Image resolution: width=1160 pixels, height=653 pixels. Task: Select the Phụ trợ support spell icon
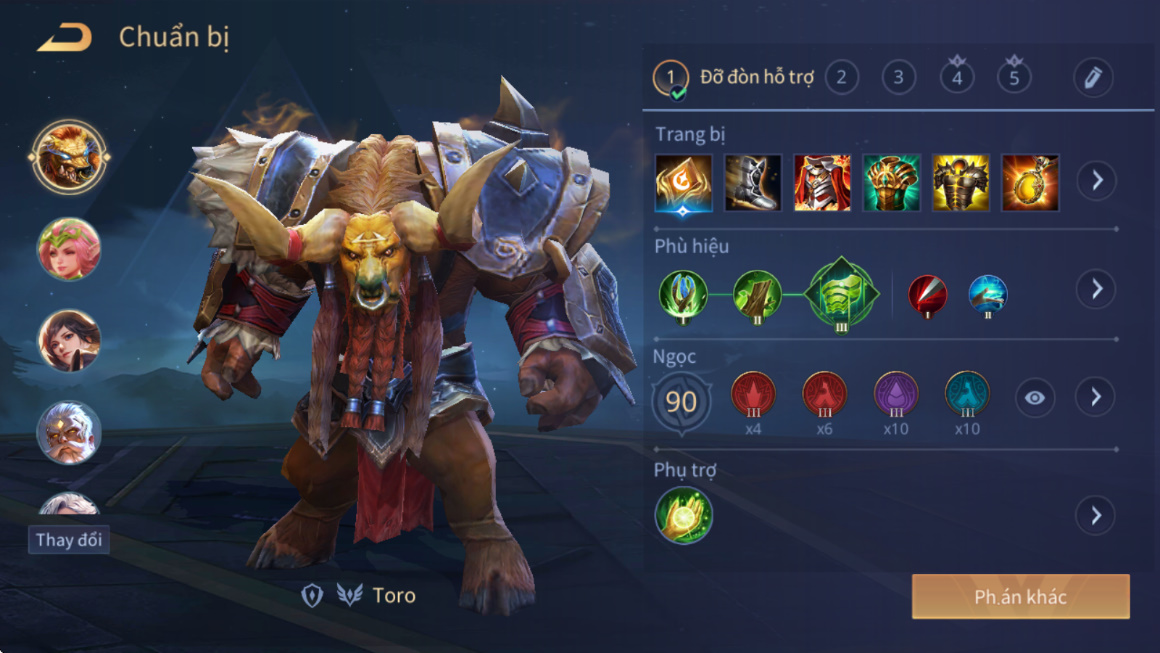click(x=684, y=515)
